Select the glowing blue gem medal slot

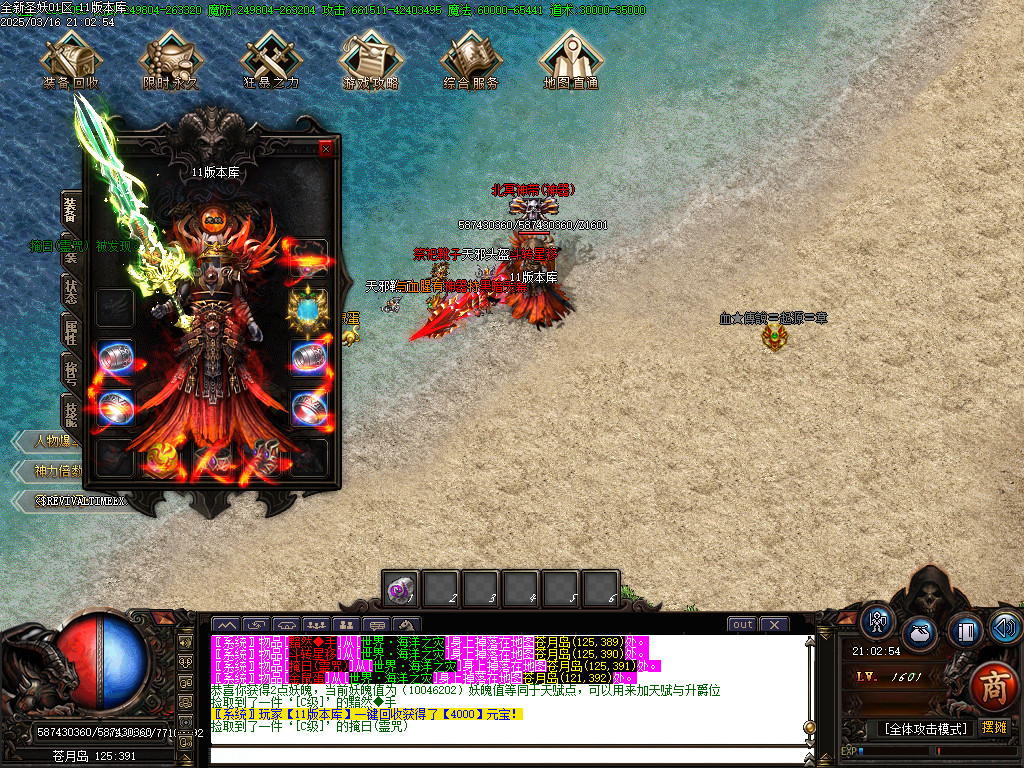(308, 309)
